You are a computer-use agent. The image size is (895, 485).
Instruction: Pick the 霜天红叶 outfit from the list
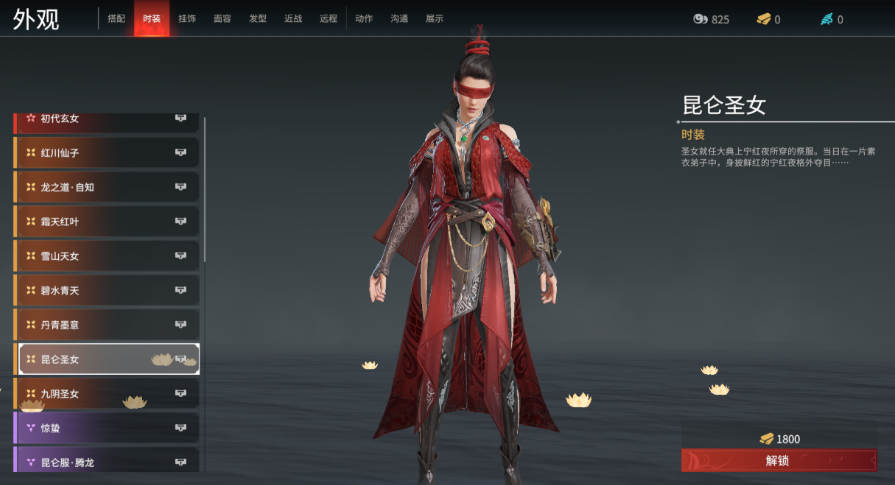point(106,222)
